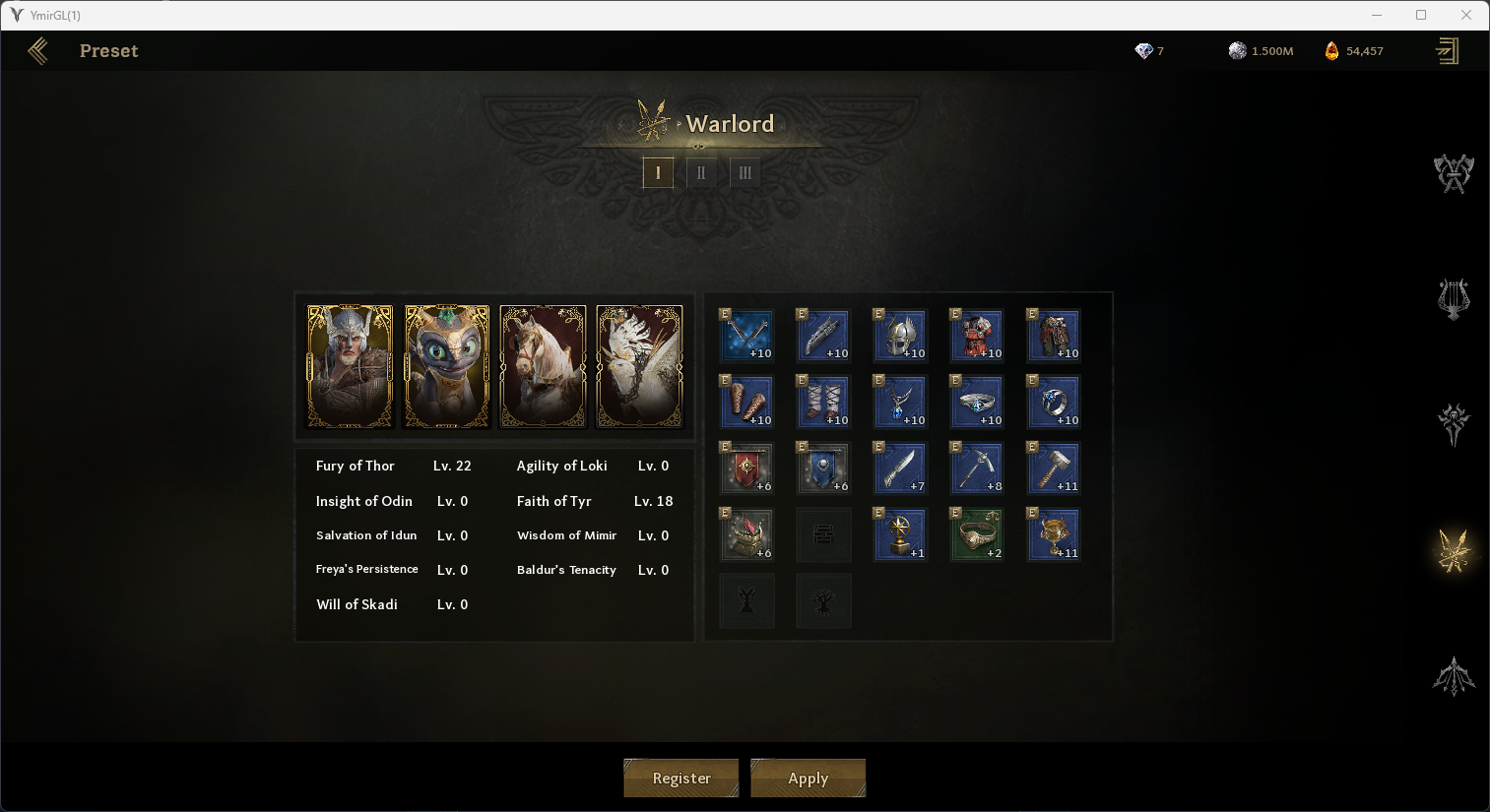The image size is (1490, 812).
Task: Switch to preset slot II
Action: tap(701, 172)
